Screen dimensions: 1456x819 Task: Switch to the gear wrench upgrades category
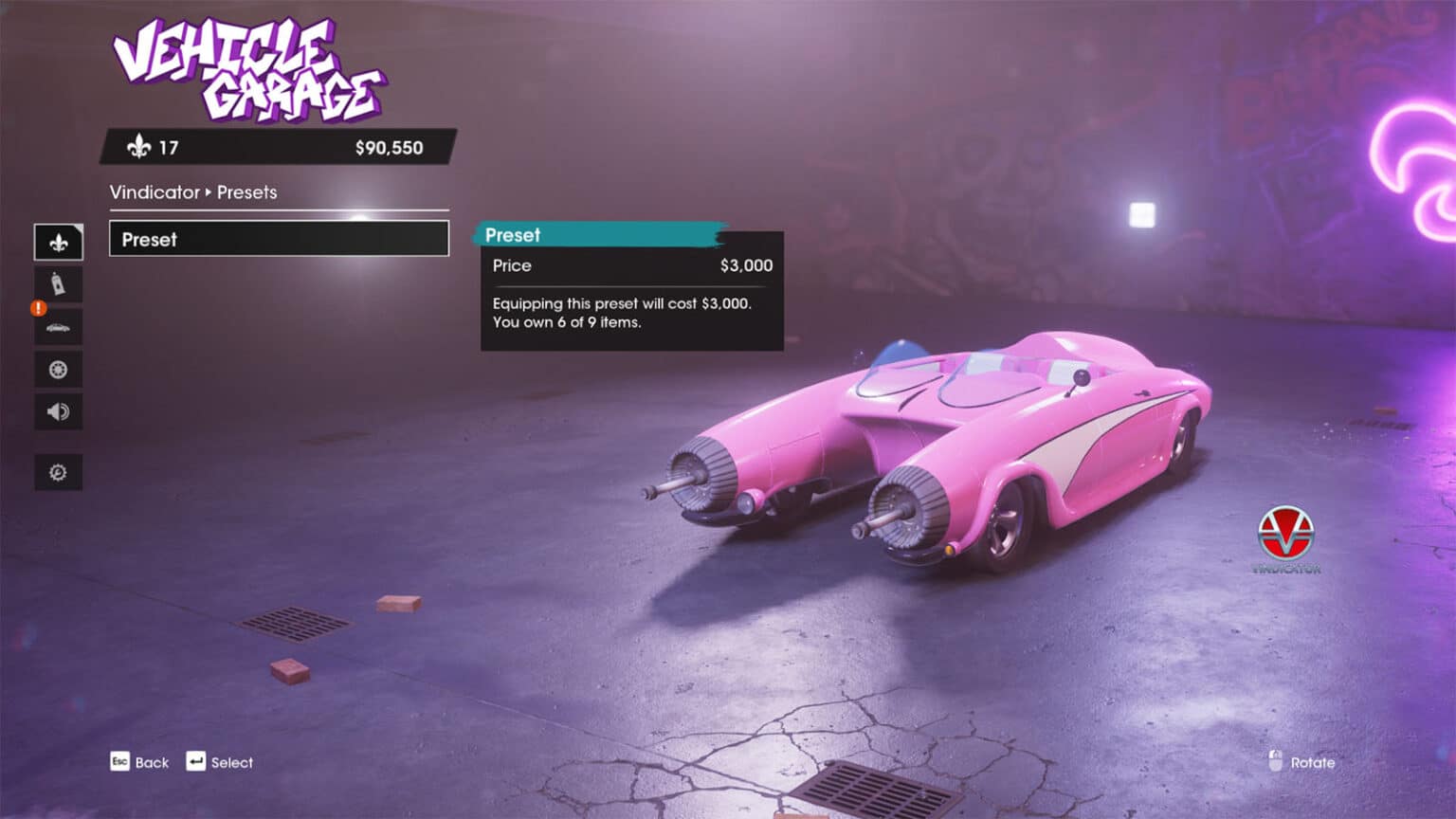point(59,472)
